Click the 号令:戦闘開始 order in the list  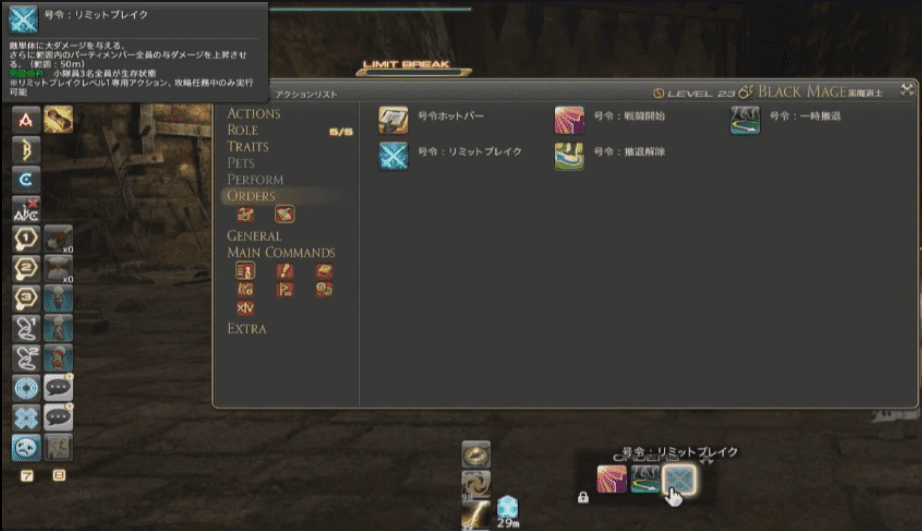coord(569,121)
